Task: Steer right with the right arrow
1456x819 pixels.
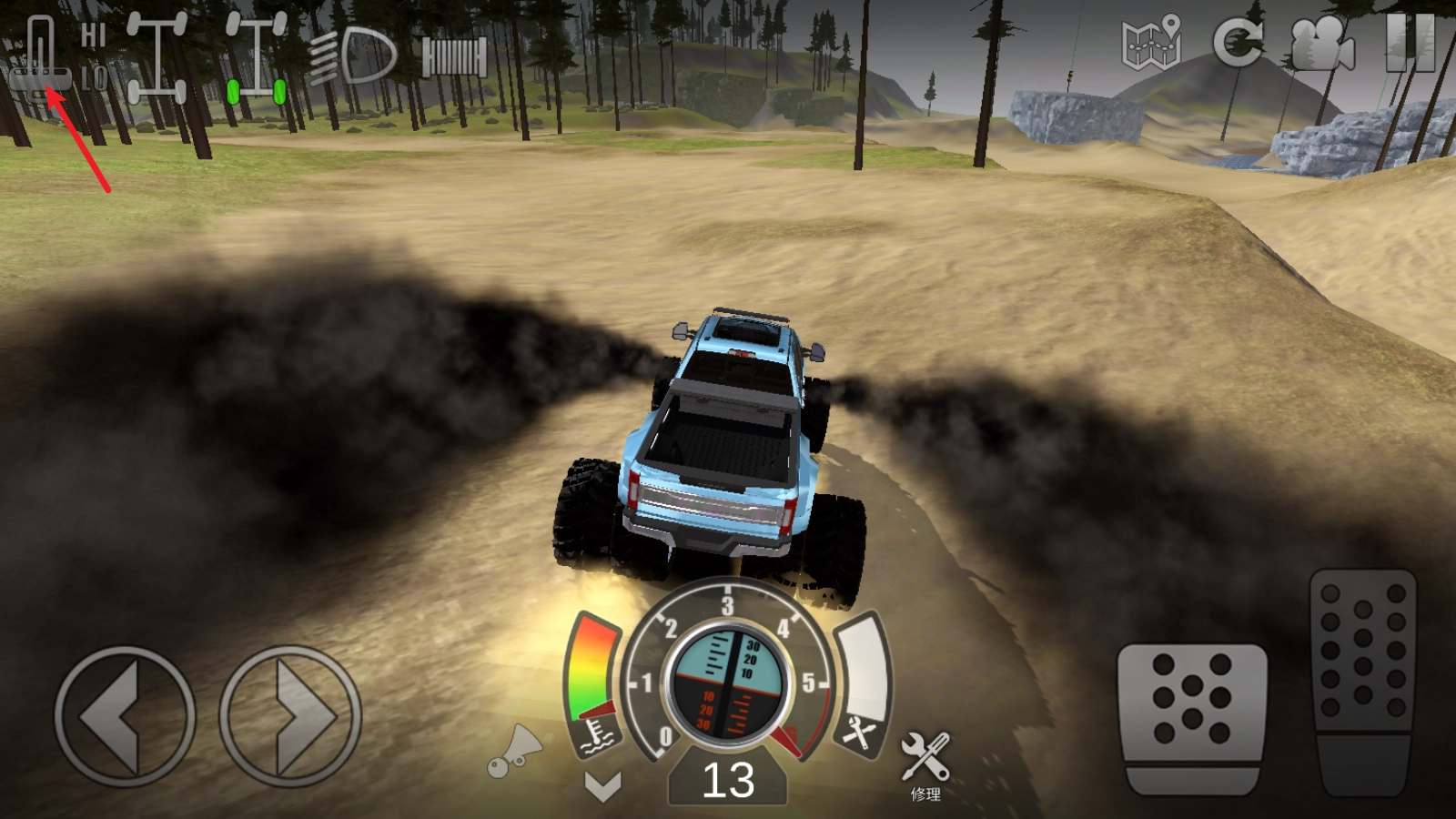Action: tap(290, 716)
